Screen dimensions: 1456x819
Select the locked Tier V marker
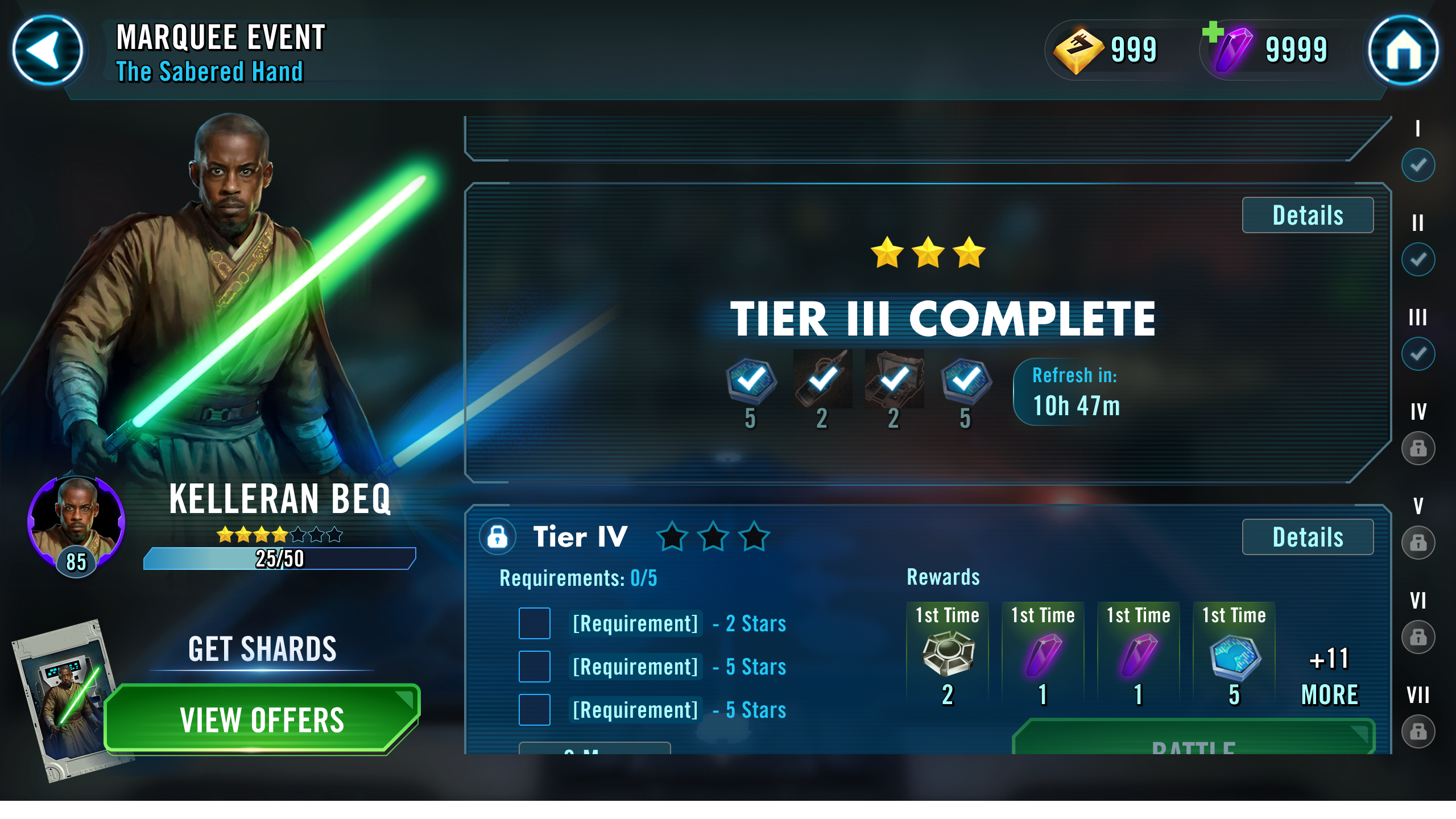(x=1418, y=543)
